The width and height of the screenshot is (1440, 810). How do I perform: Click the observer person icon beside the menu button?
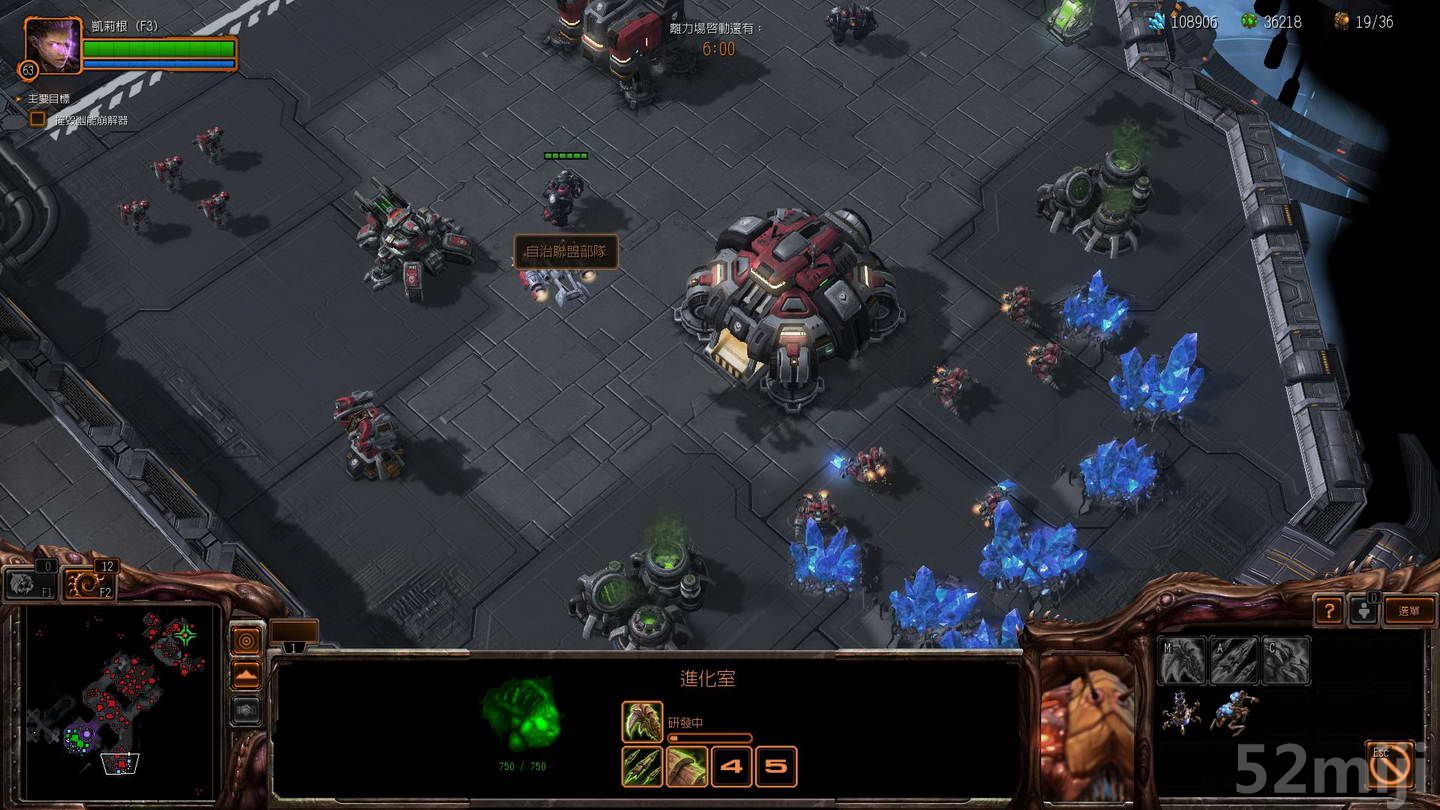pos(1364,611)
